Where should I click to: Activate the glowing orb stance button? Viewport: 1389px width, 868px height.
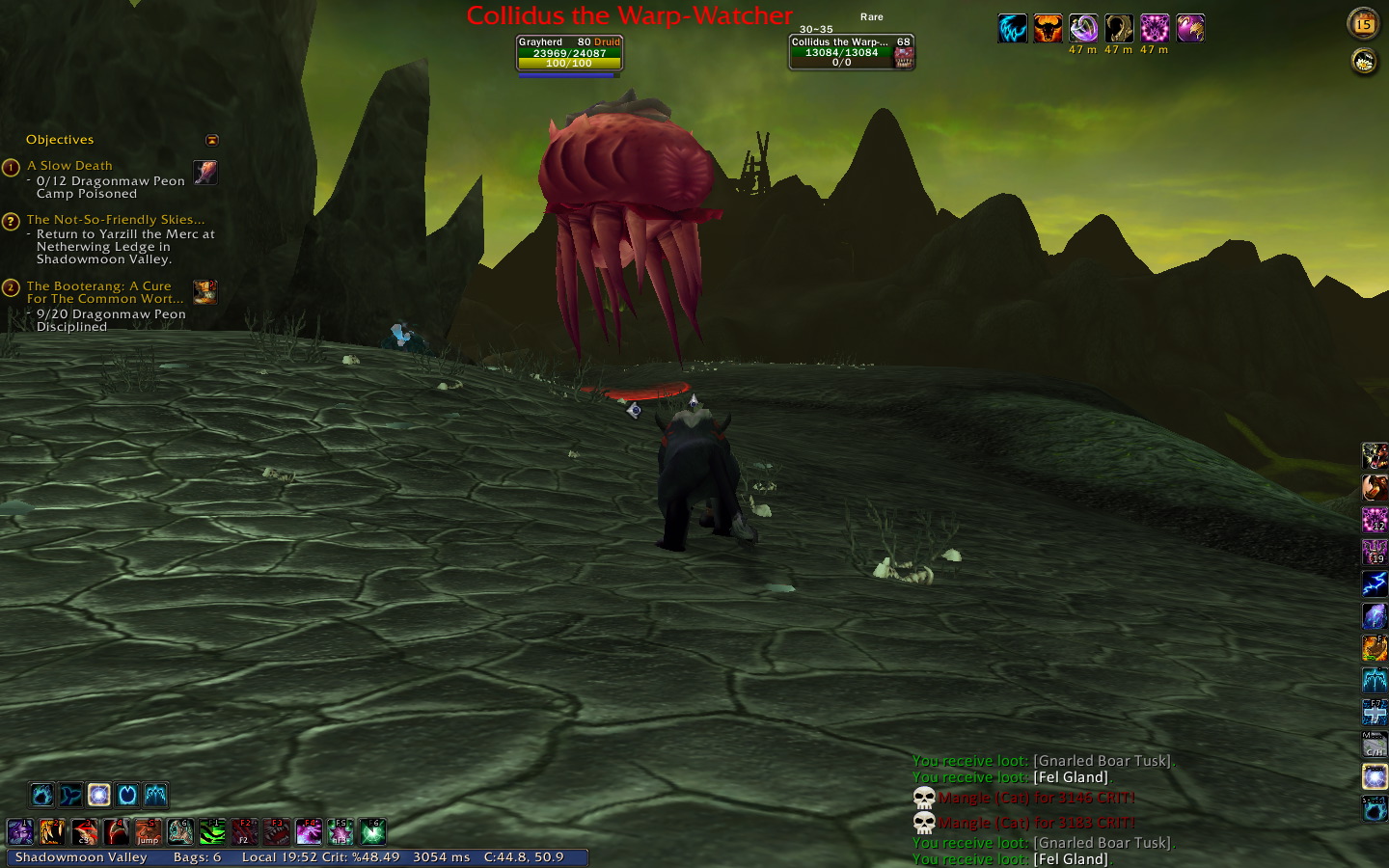point(98,795)
